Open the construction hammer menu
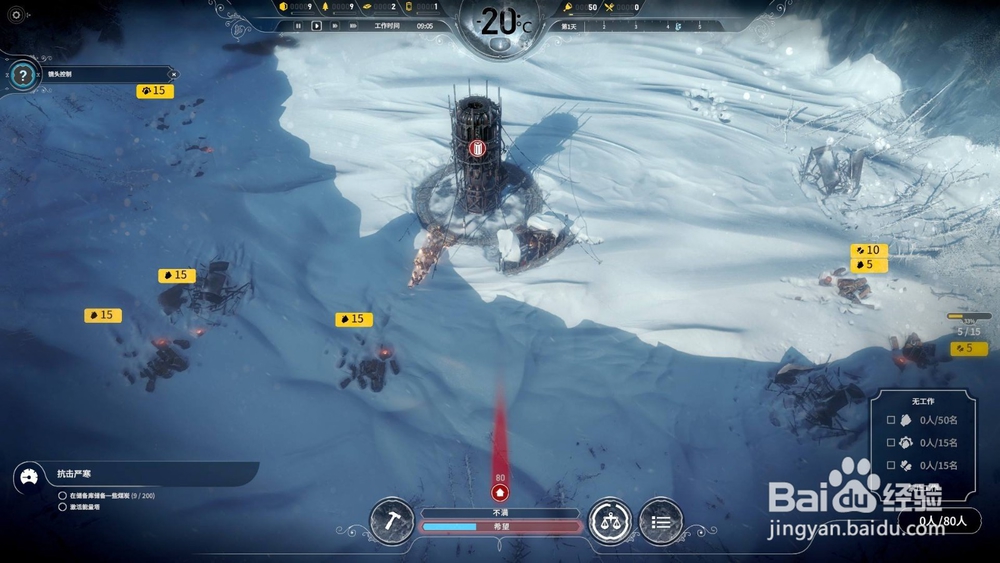This screenshot has height=563, width=1000. 392,520
